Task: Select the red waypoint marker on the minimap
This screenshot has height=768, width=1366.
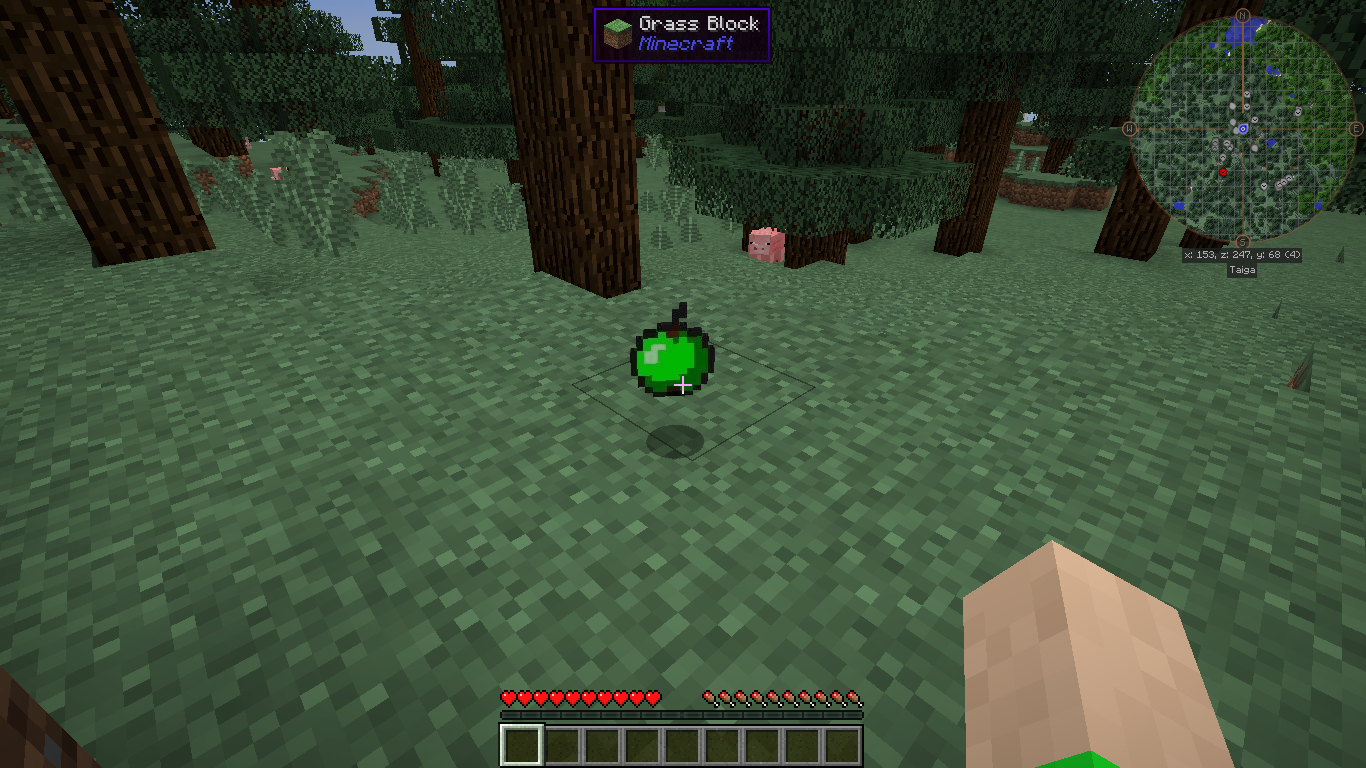Action: tap(1222, 170)
